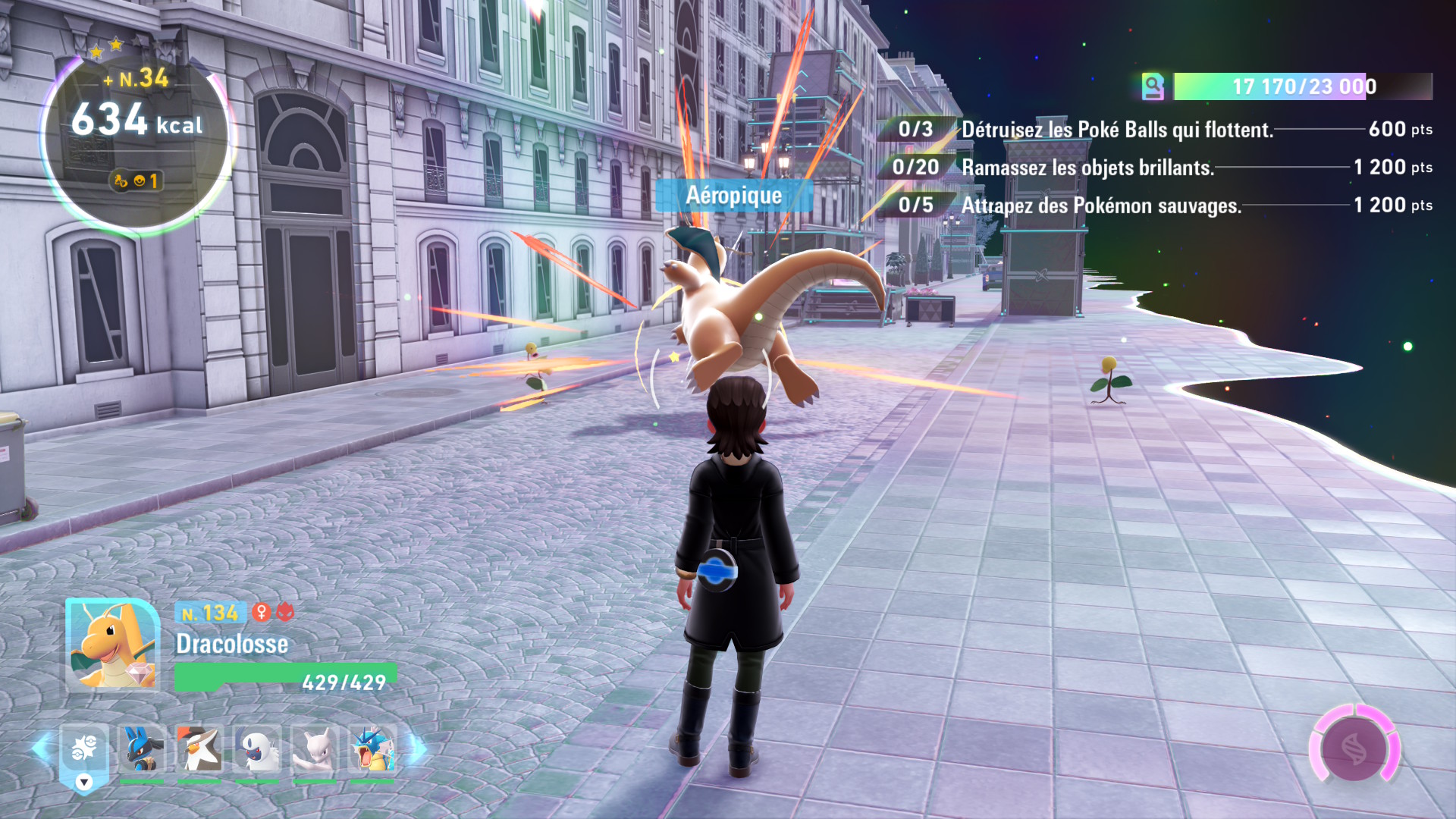Select the shiny objects objective

point(1087,168)
